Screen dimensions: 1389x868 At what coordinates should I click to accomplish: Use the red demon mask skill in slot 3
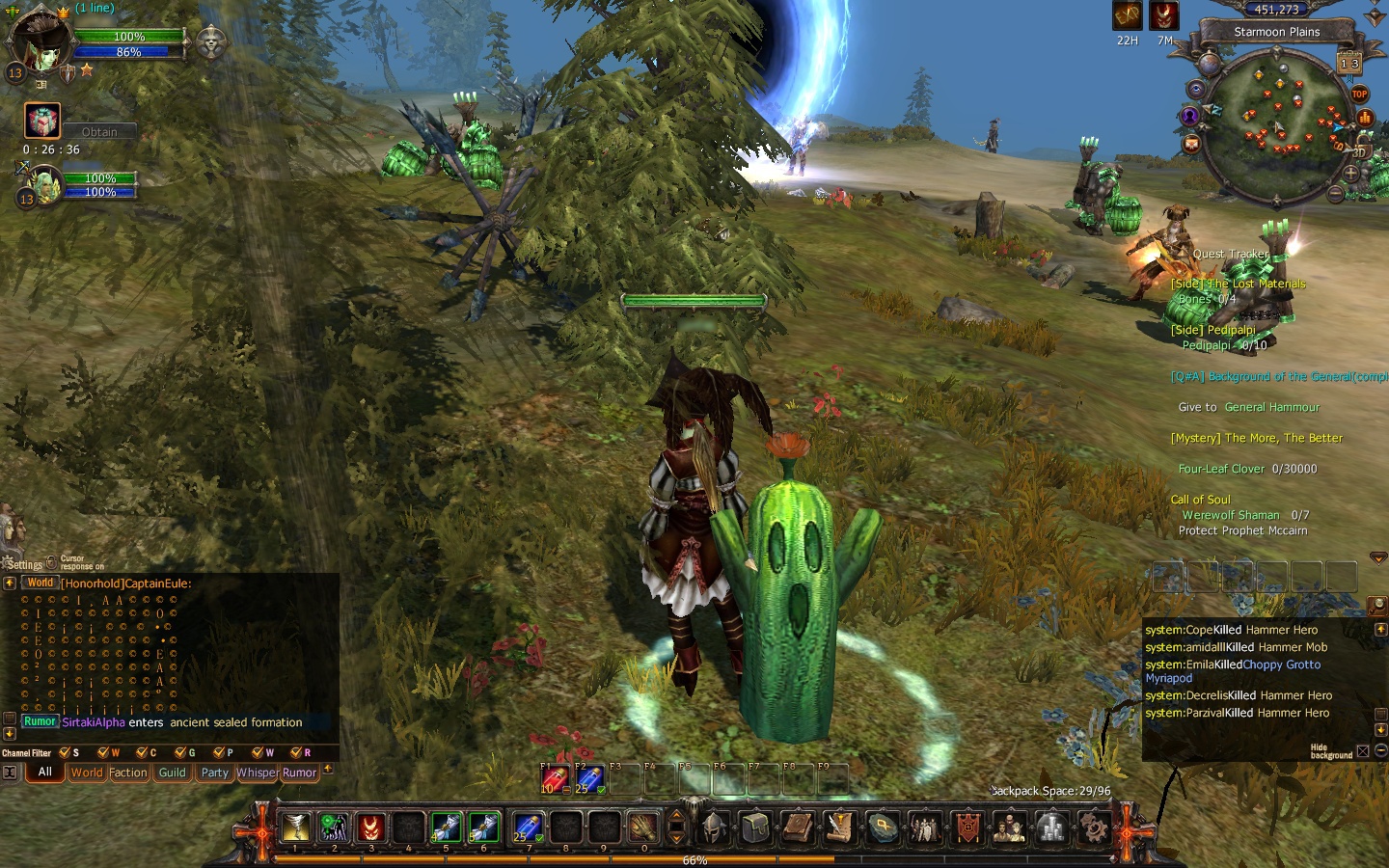tap(371, 827)
